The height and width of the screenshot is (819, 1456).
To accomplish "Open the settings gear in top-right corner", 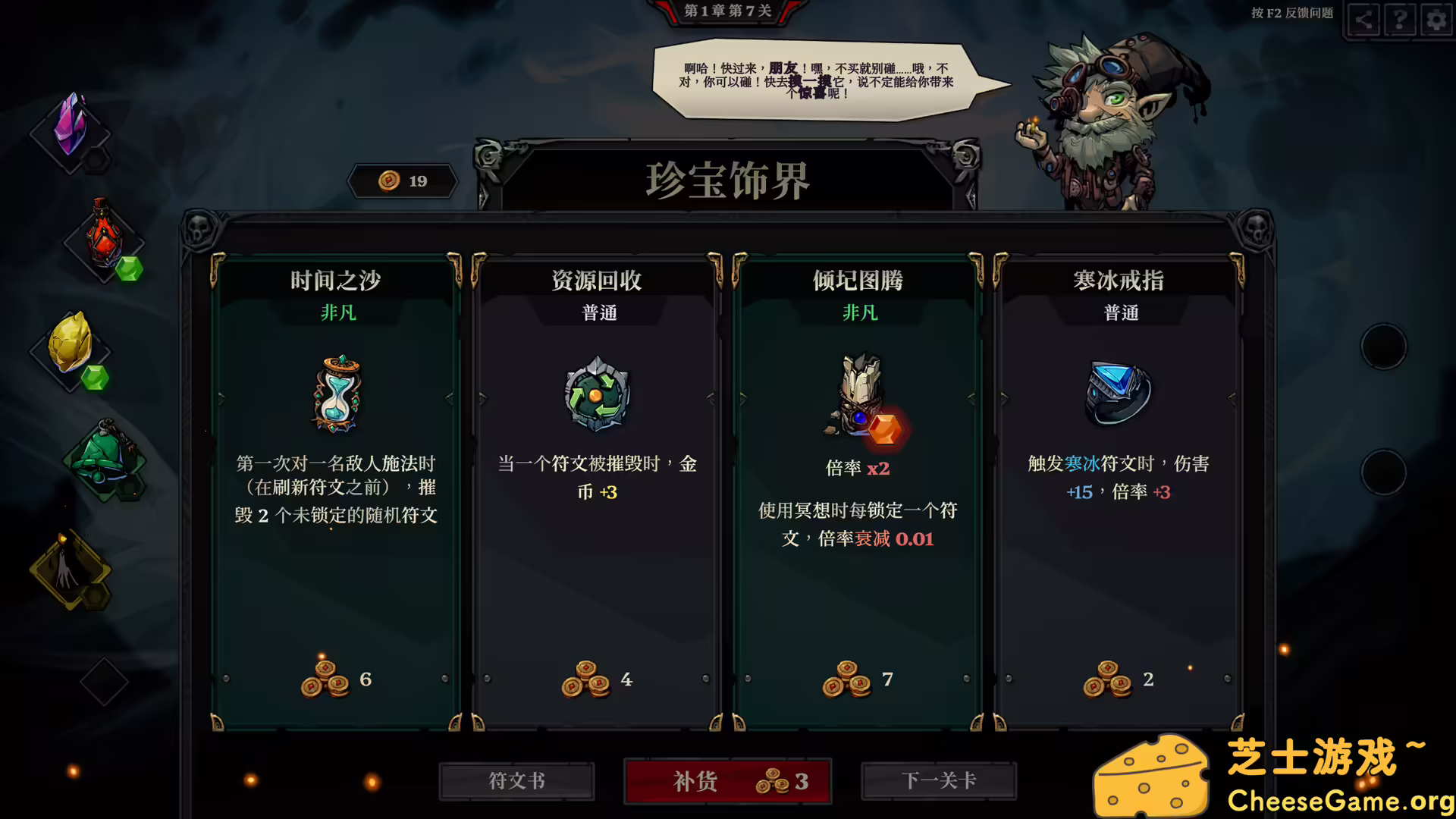I will click(x=1436, y=20).
